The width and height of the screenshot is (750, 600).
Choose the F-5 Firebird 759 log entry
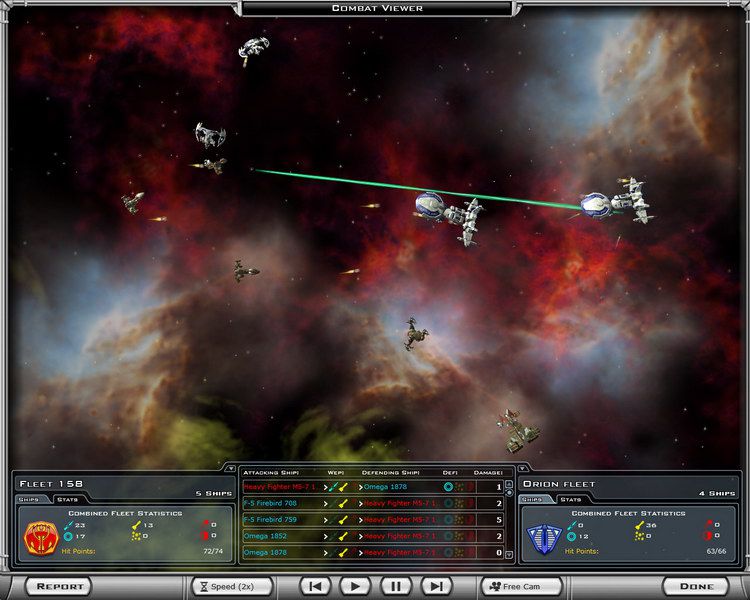[x=375, y=520]
